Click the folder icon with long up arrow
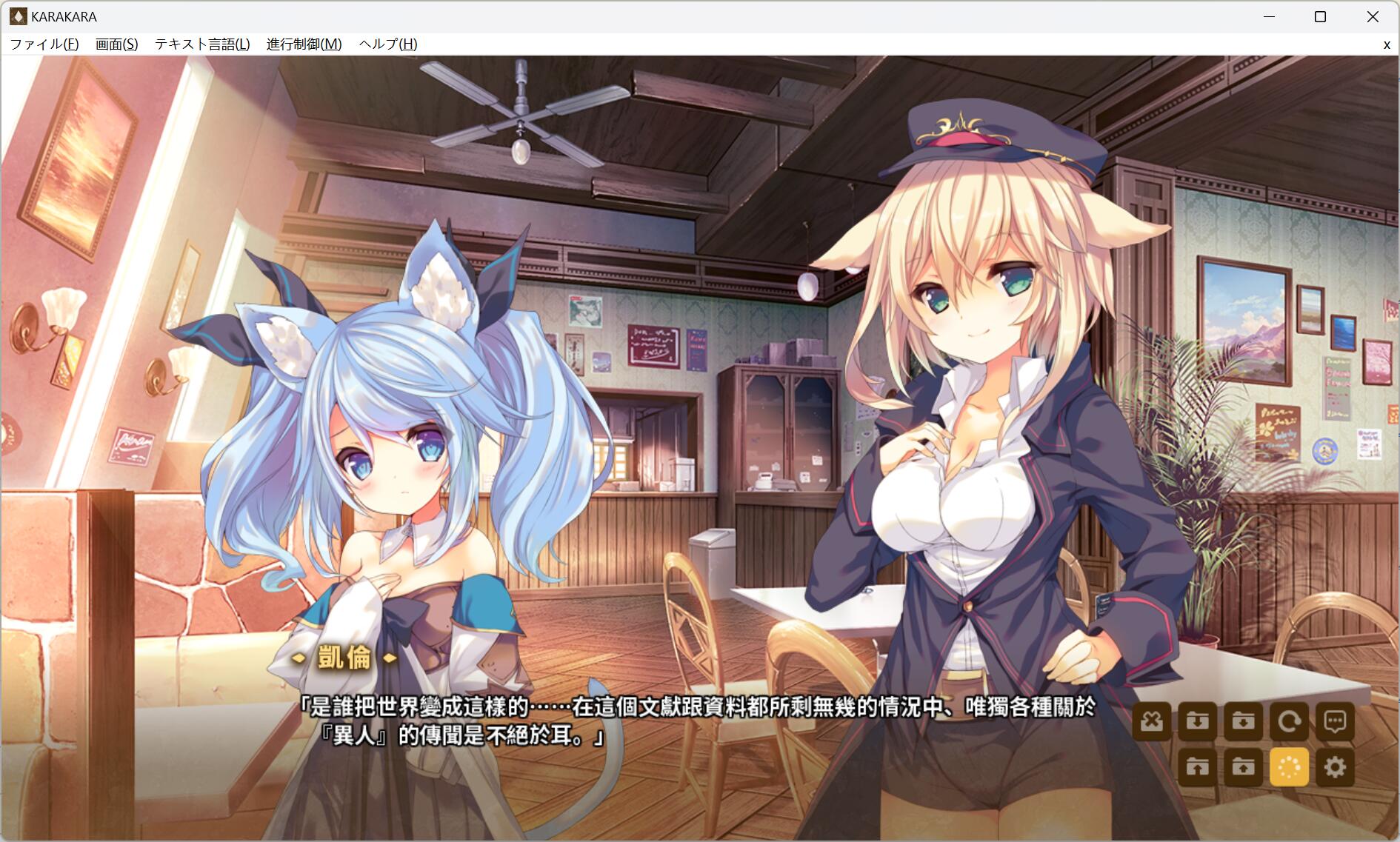Image resolution: width=1400 pixels, height=842 pixels. (1198, 767)
